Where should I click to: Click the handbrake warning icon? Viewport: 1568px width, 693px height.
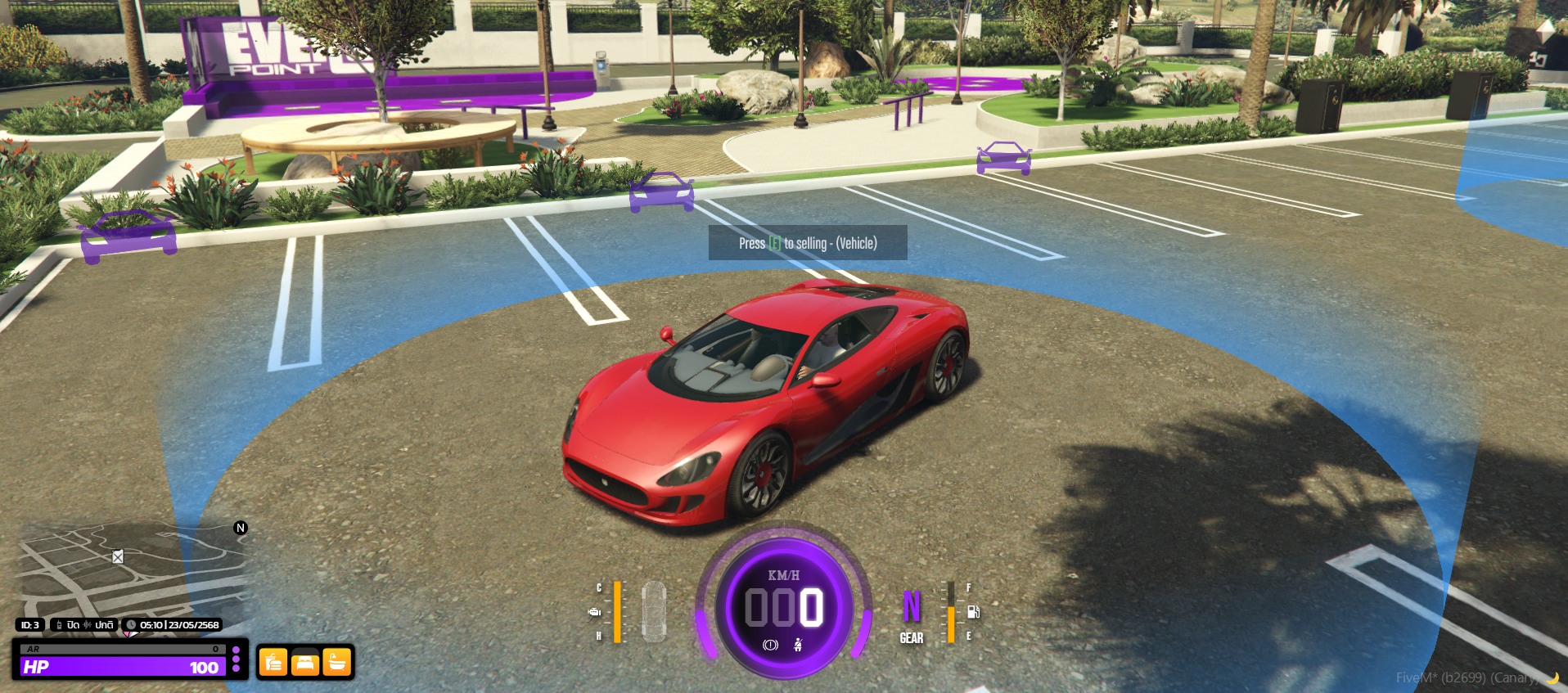[770, 646]
